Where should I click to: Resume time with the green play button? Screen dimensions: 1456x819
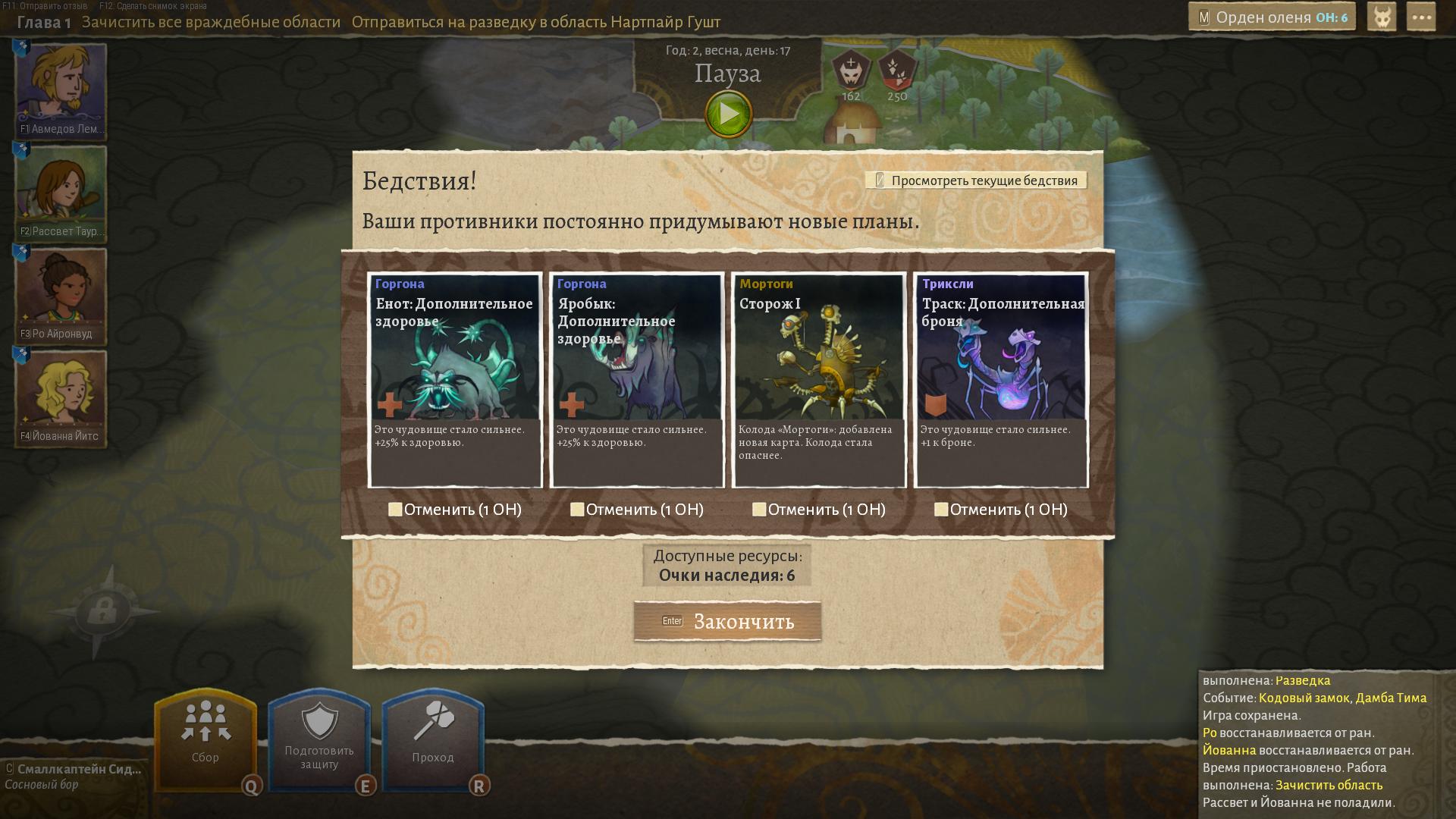[728, 115]
